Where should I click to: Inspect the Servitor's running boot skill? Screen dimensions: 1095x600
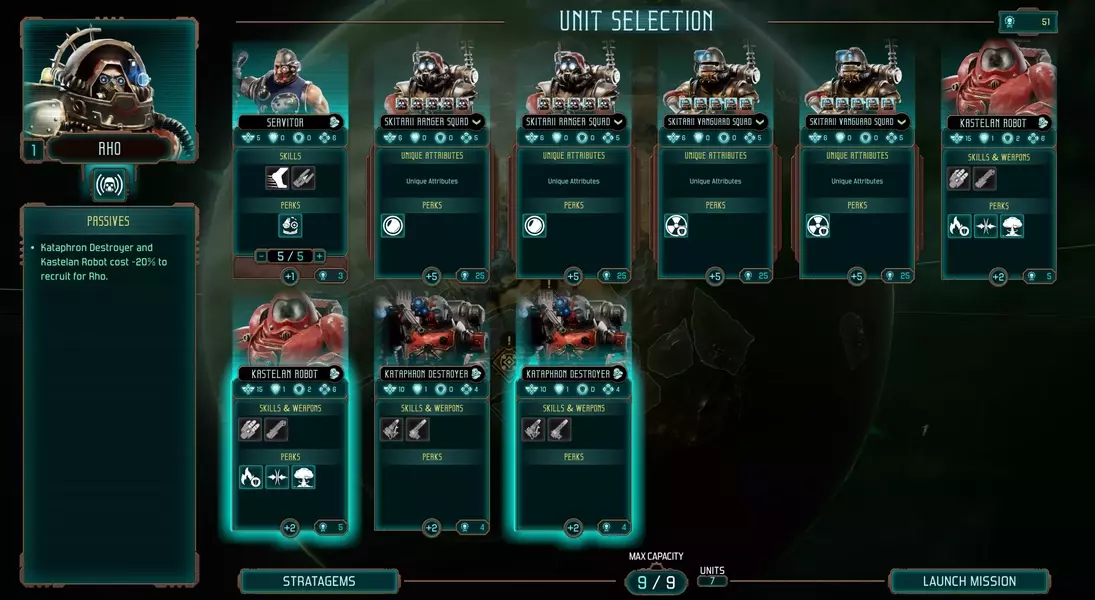277,178
